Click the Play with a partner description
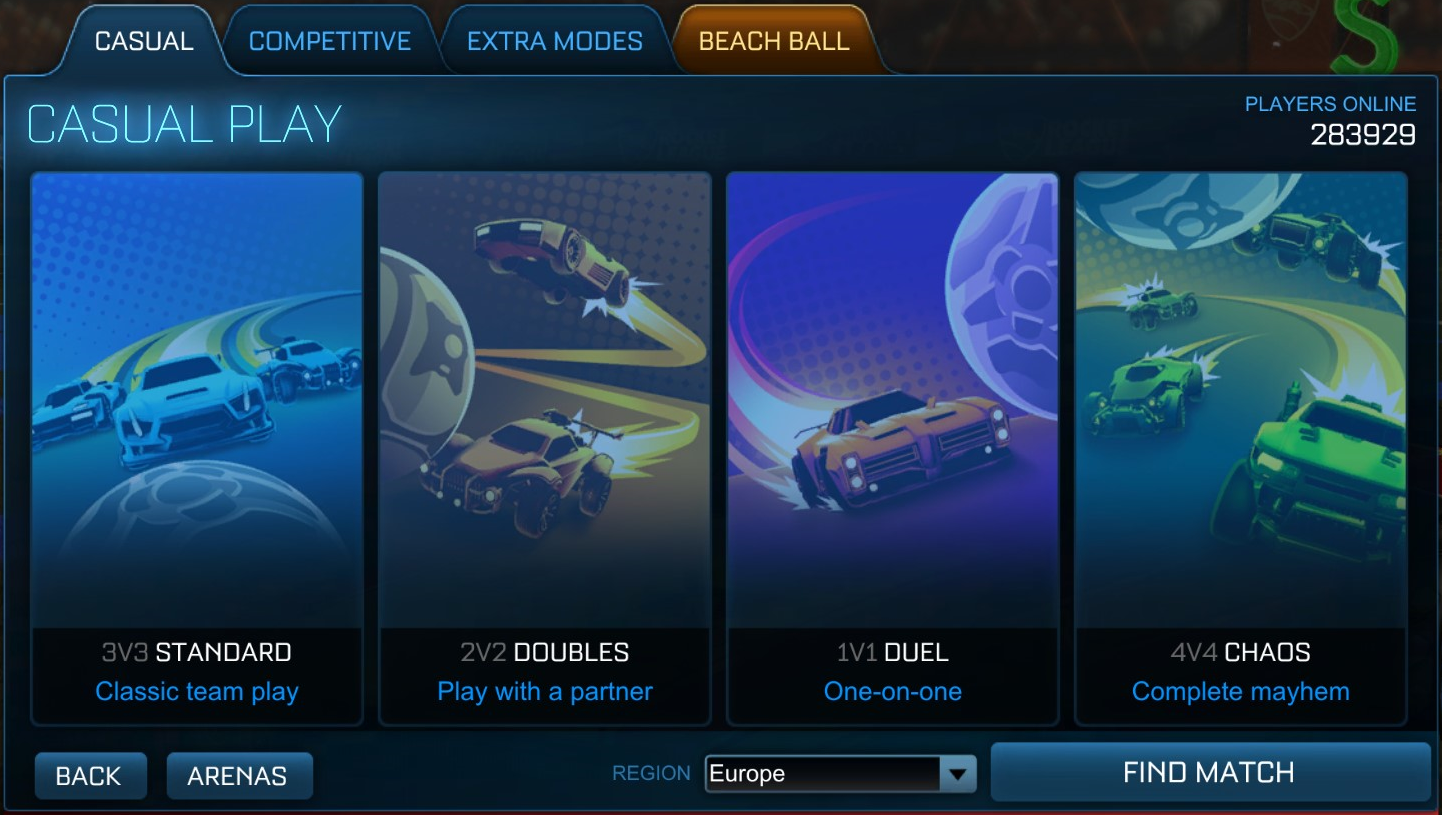 (545, 690)
